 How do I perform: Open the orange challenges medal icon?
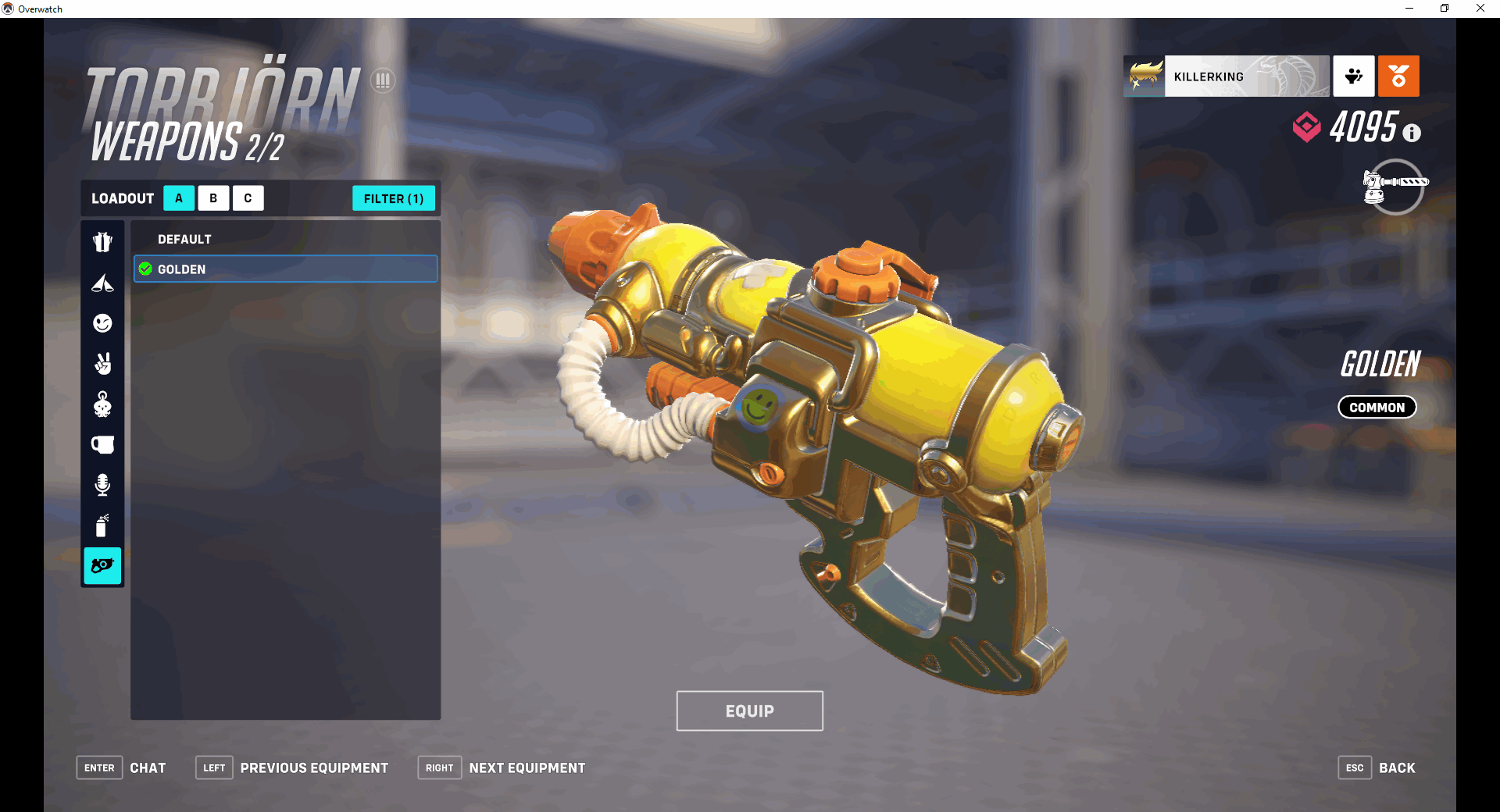click(1398, 76)
